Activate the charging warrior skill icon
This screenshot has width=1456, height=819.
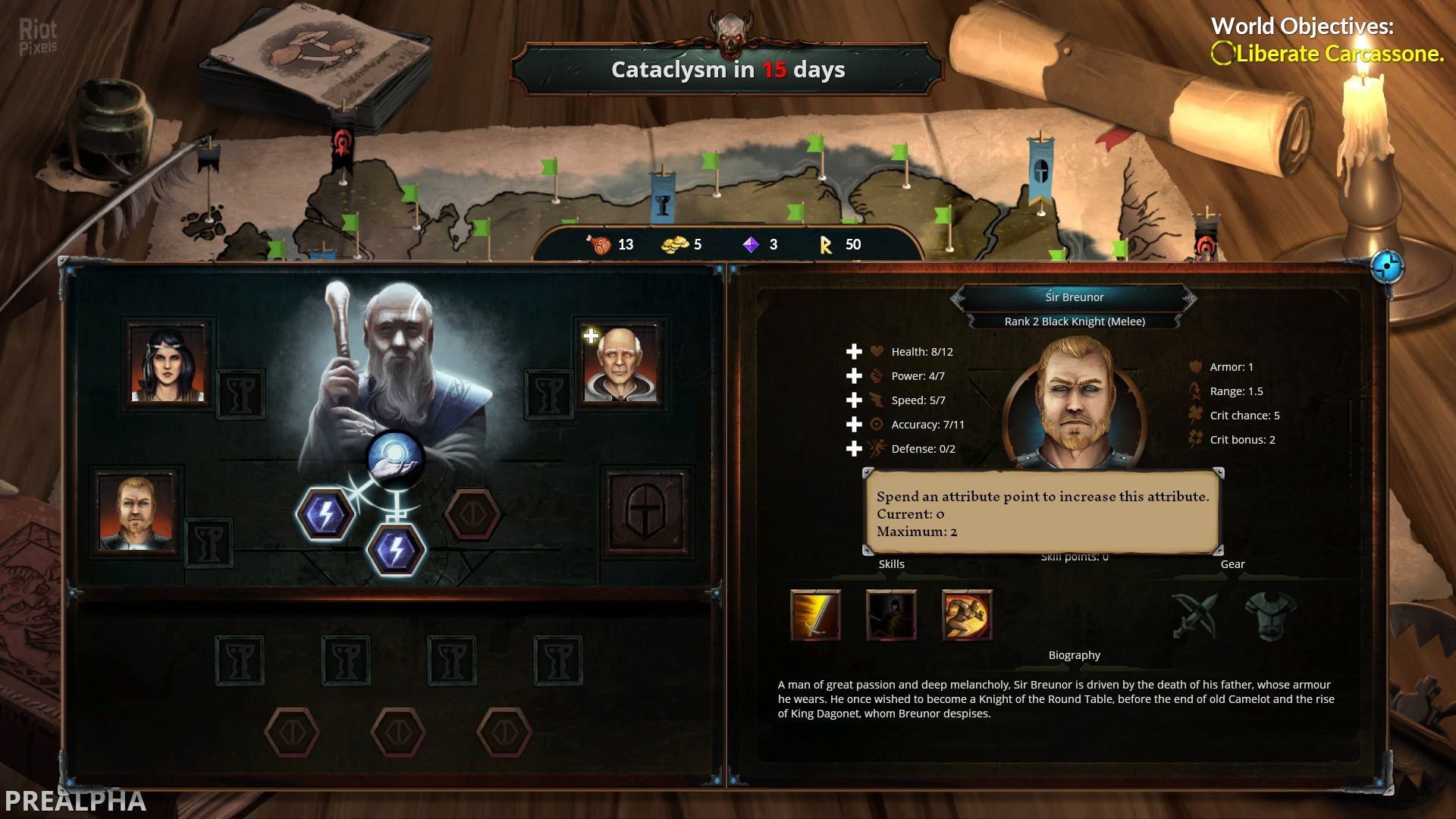pos(967,614)
